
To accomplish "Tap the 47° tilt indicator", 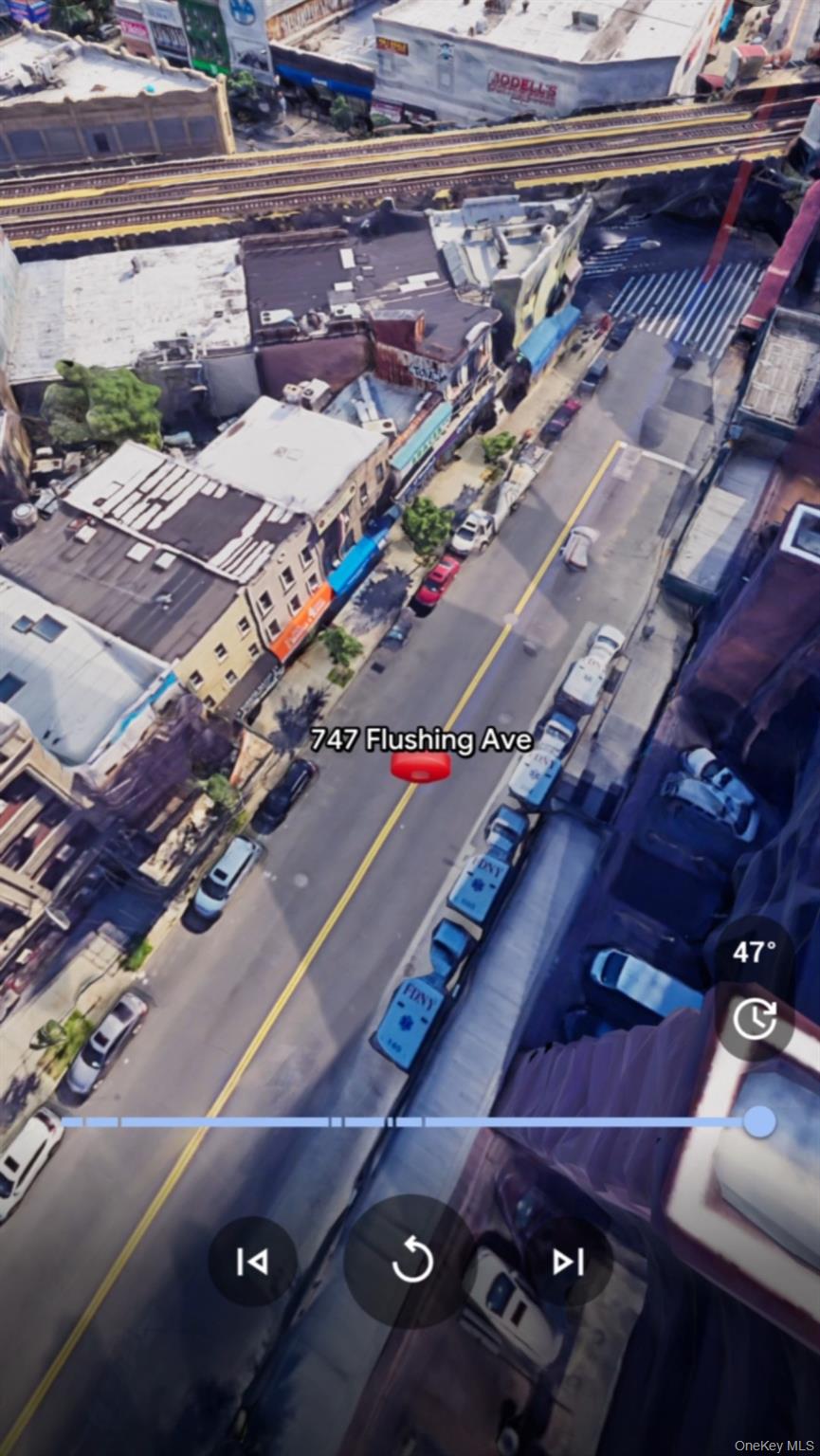I will (755, 952).
